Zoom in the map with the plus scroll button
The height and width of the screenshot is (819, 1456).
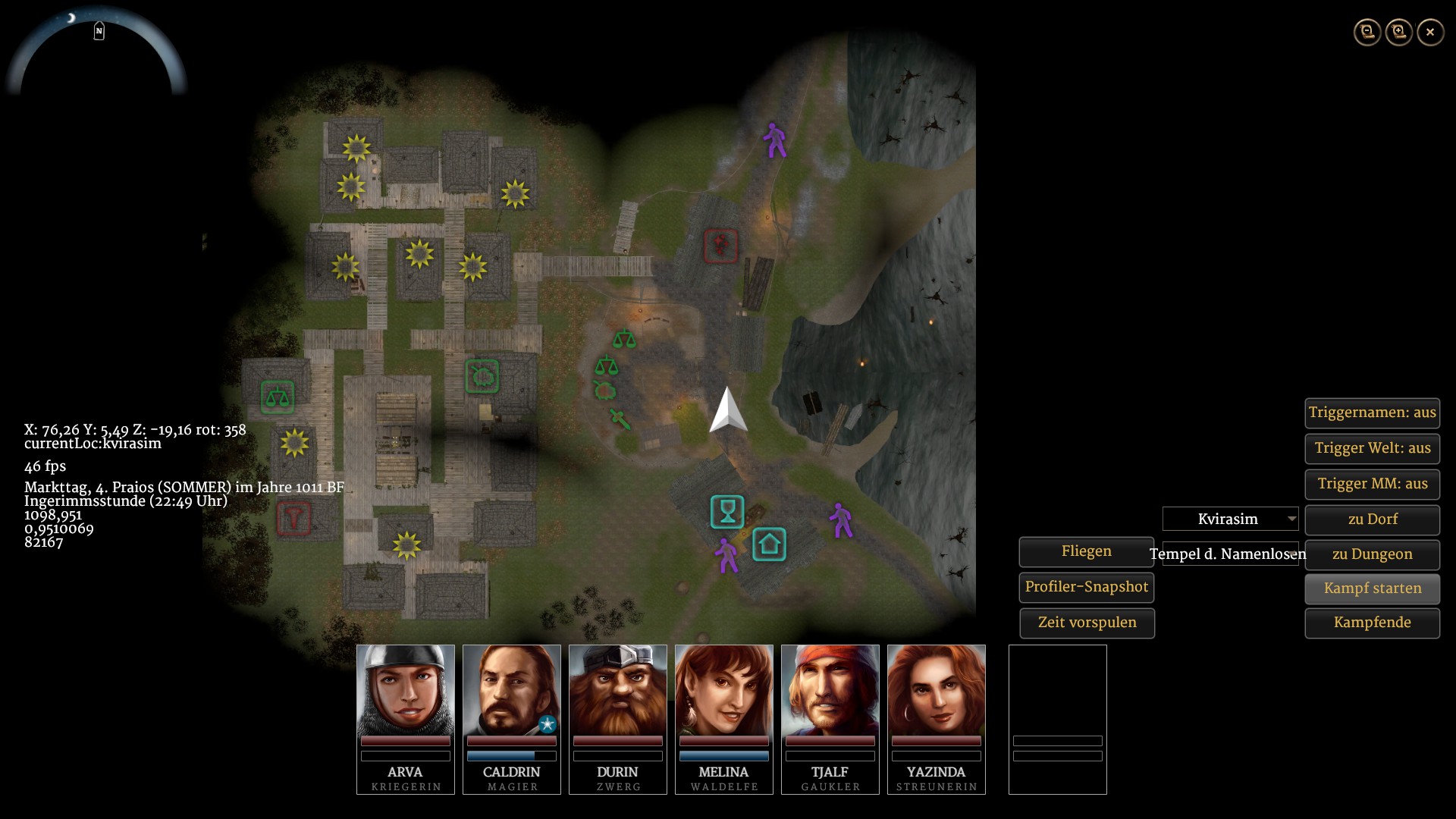1399,32
